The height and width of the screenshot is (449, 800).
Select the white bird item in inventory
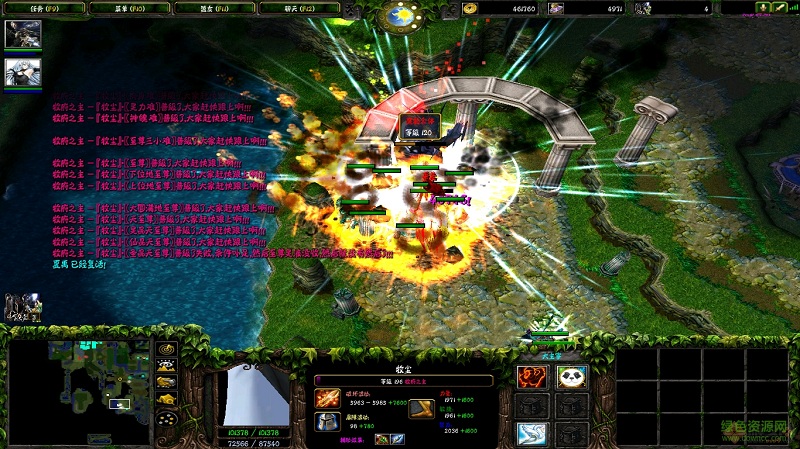pos(532,434)
